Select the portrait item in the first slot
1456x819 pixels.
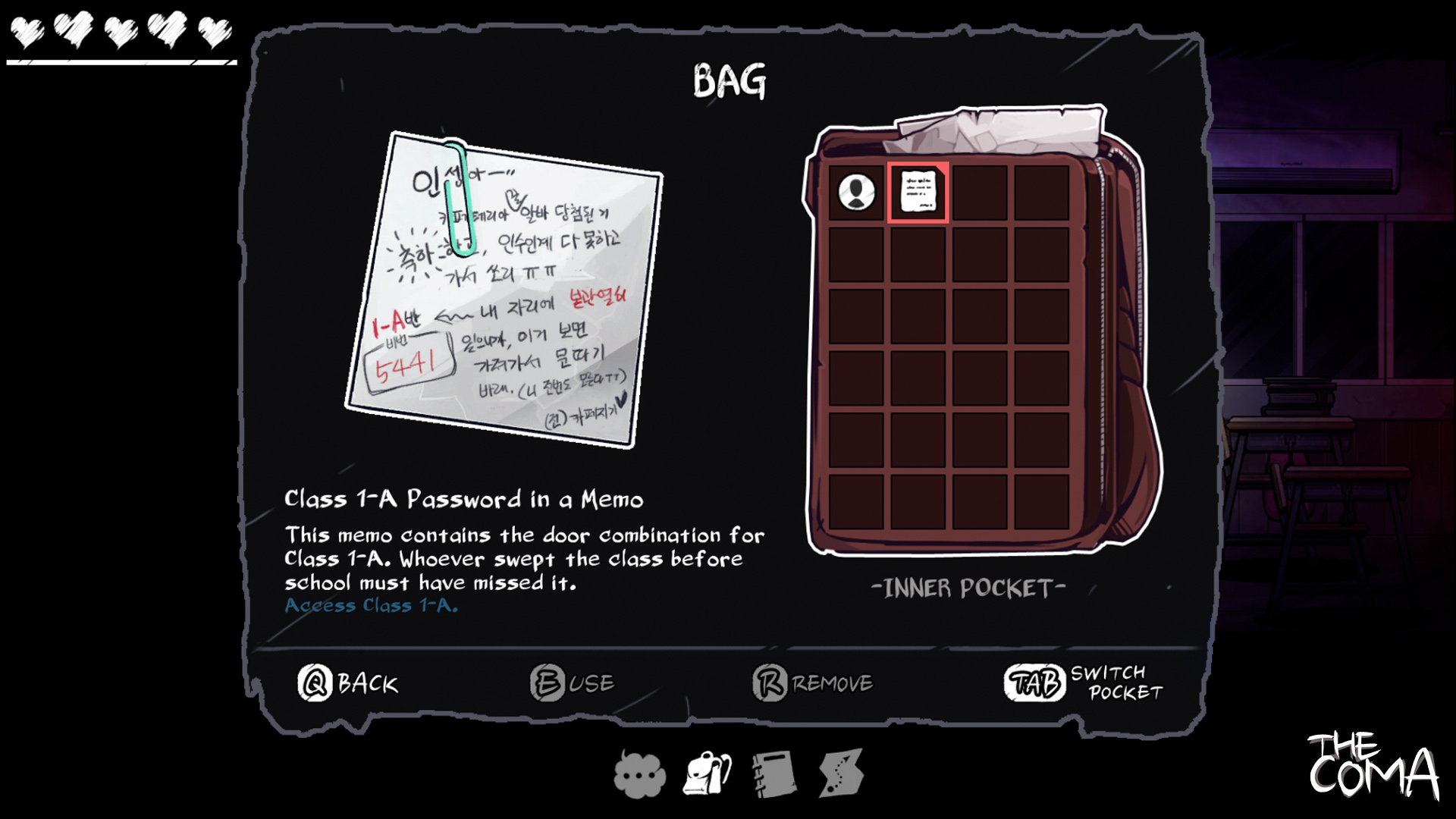(x=857, y=193)
